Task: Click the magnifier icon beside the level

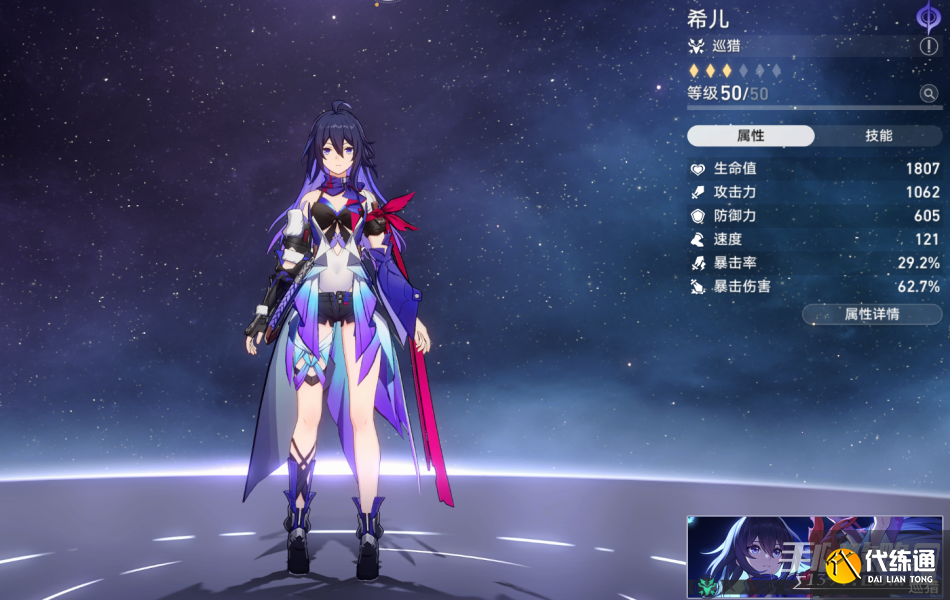Action: [x=929, y=94]
